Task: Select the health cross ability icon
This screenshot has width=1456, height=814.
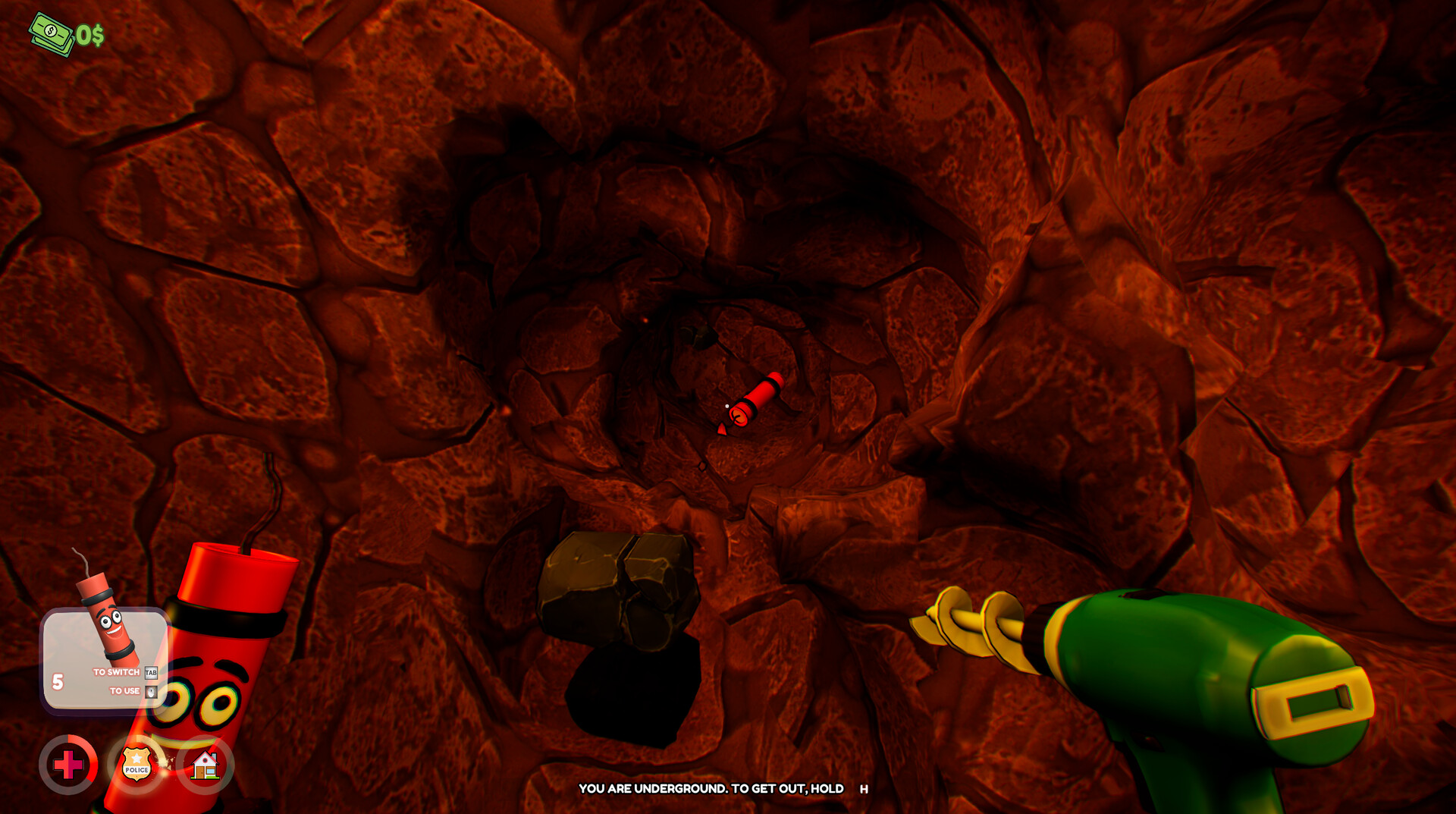Action: pyautogui.click(x=70, y=765)
